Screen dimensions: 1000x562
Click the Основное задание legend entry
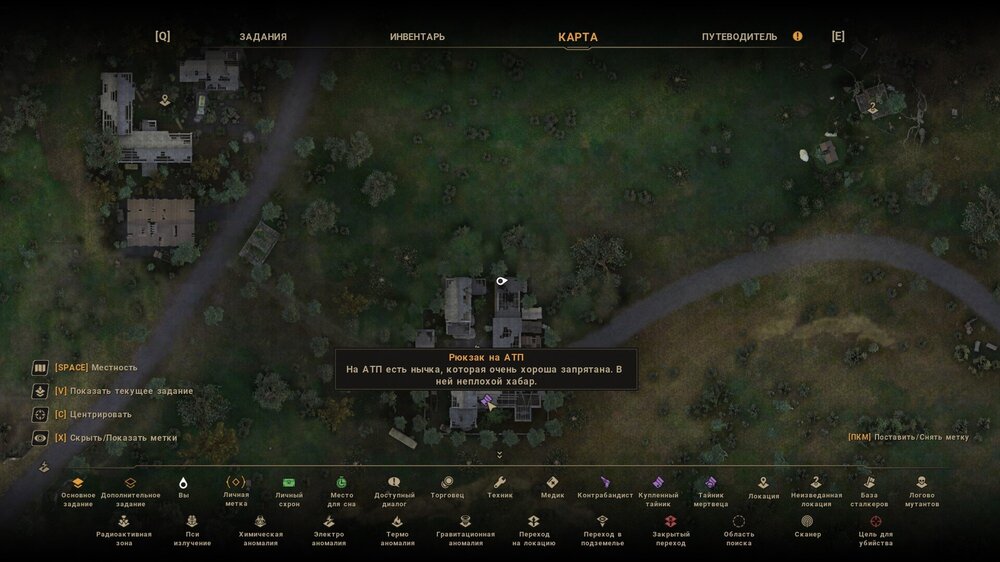pos(78,483)
